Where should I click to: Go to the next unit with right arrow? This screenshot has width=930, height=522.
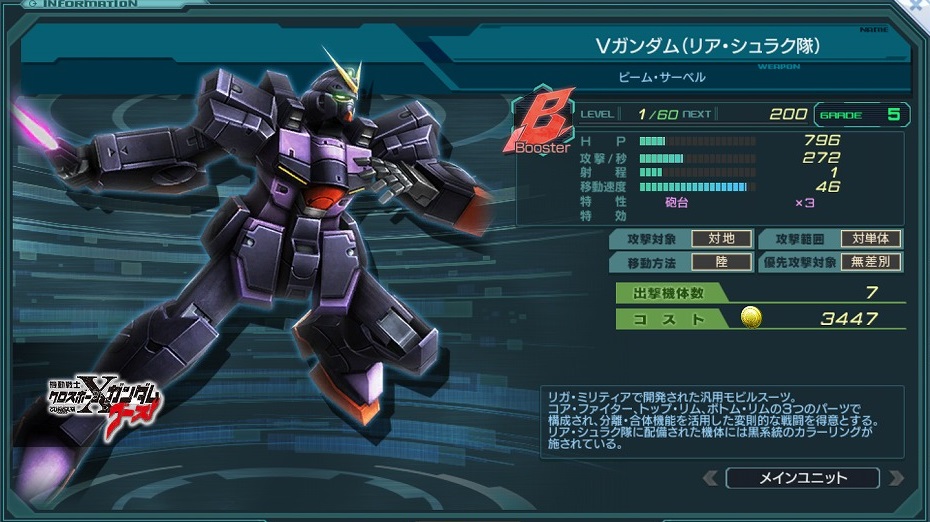click(895, 478)
